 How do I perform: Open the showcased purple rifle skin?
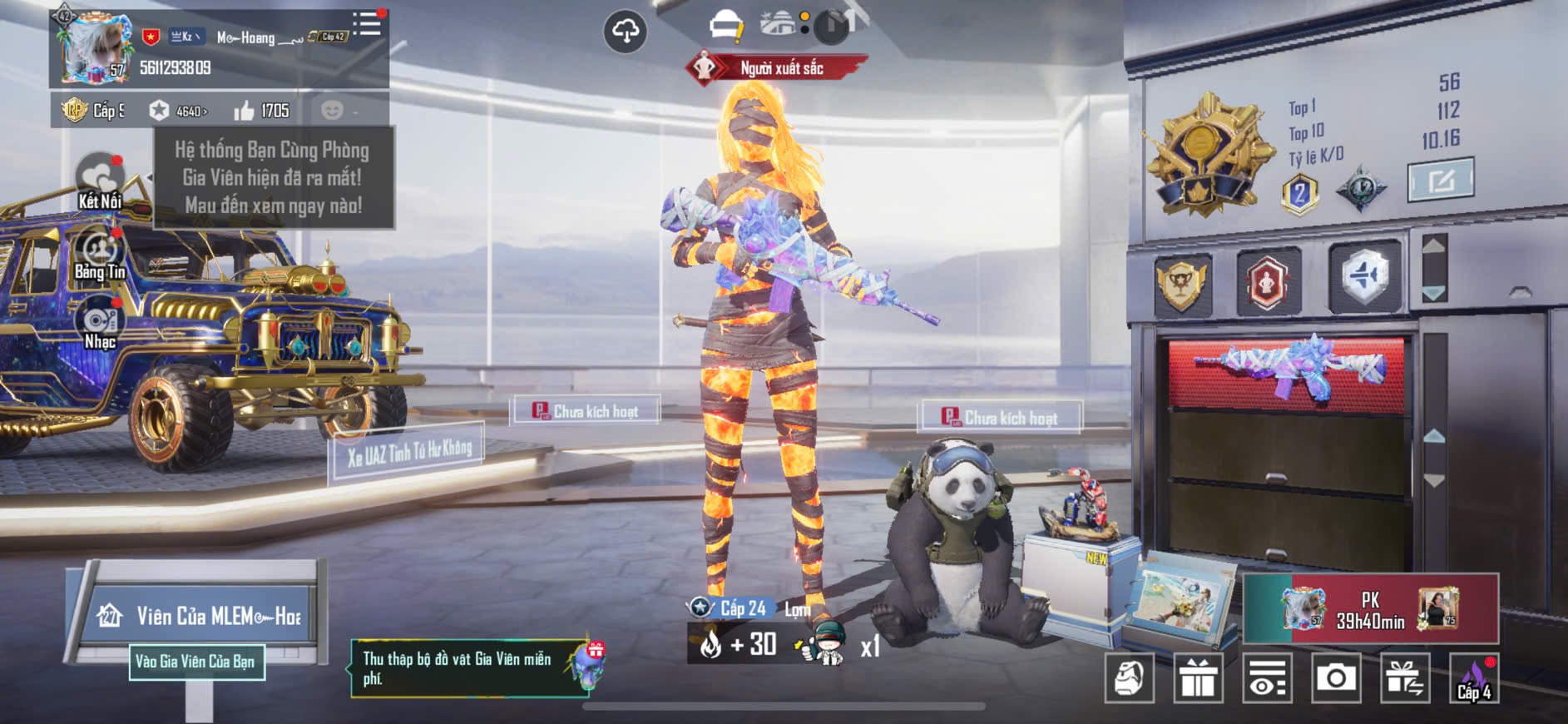point(1288,369)
